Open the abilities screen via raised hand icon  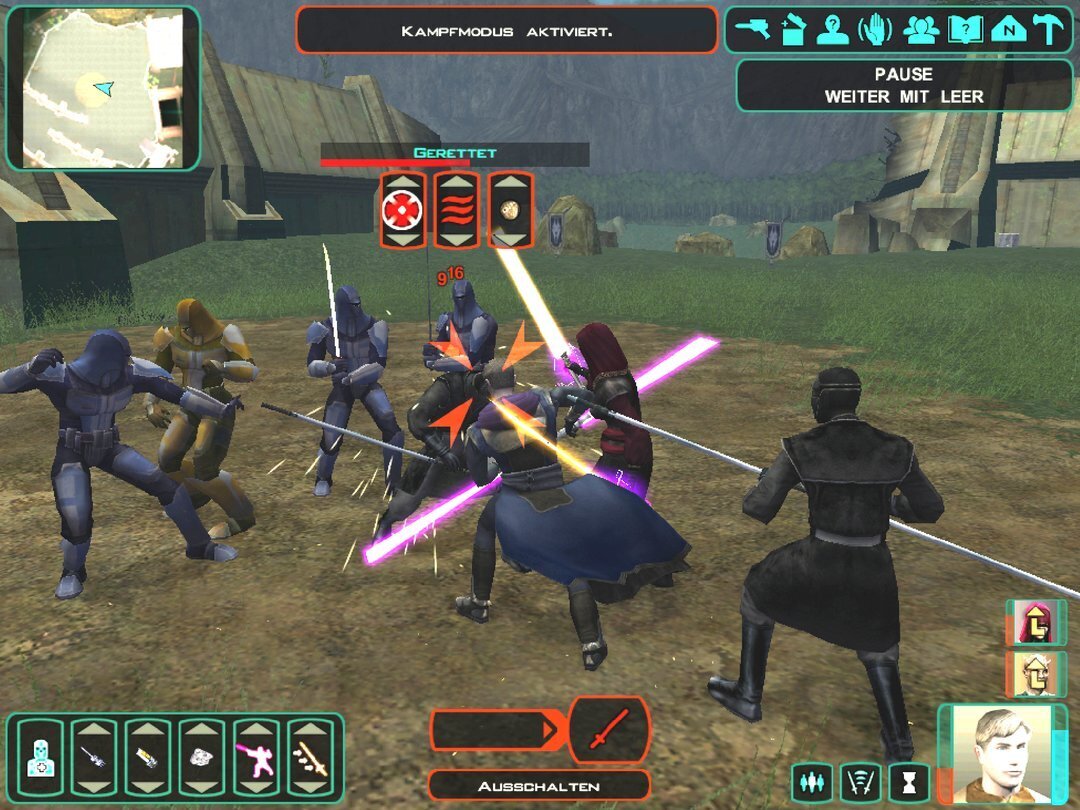874,30
